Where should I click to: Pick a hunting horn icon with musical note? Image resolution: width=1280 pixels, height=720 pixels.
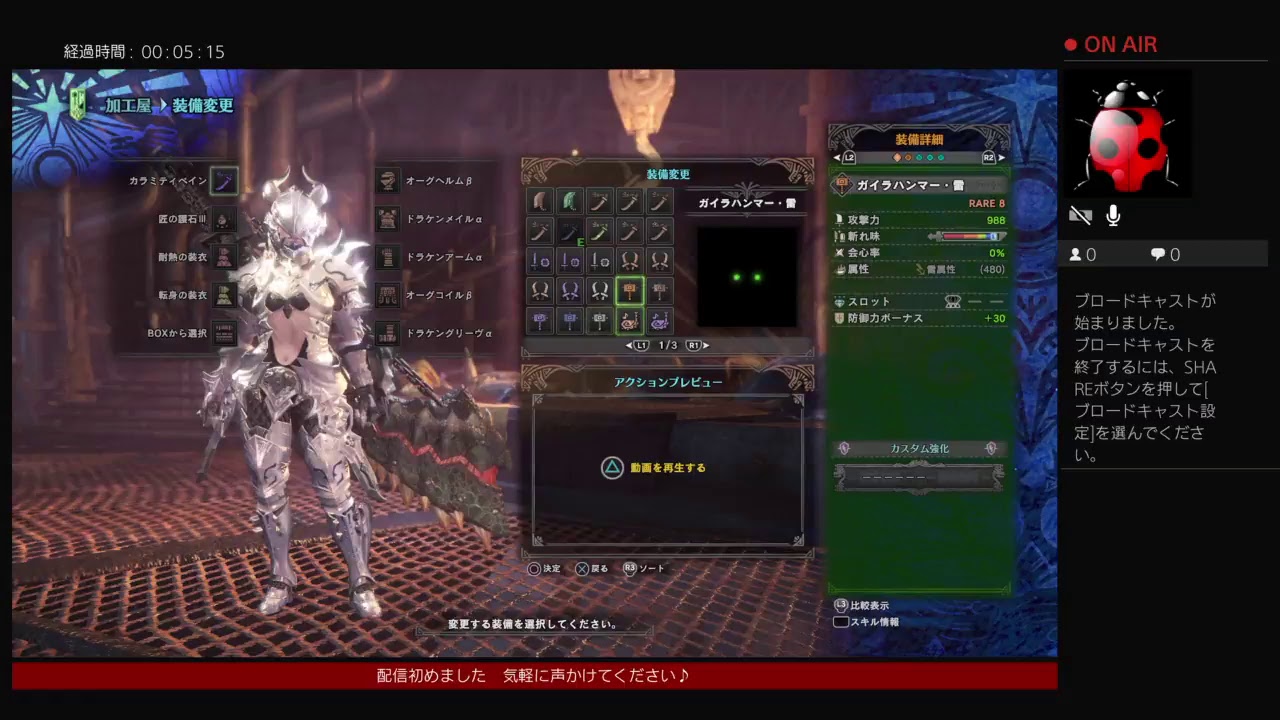click(629, 320)
